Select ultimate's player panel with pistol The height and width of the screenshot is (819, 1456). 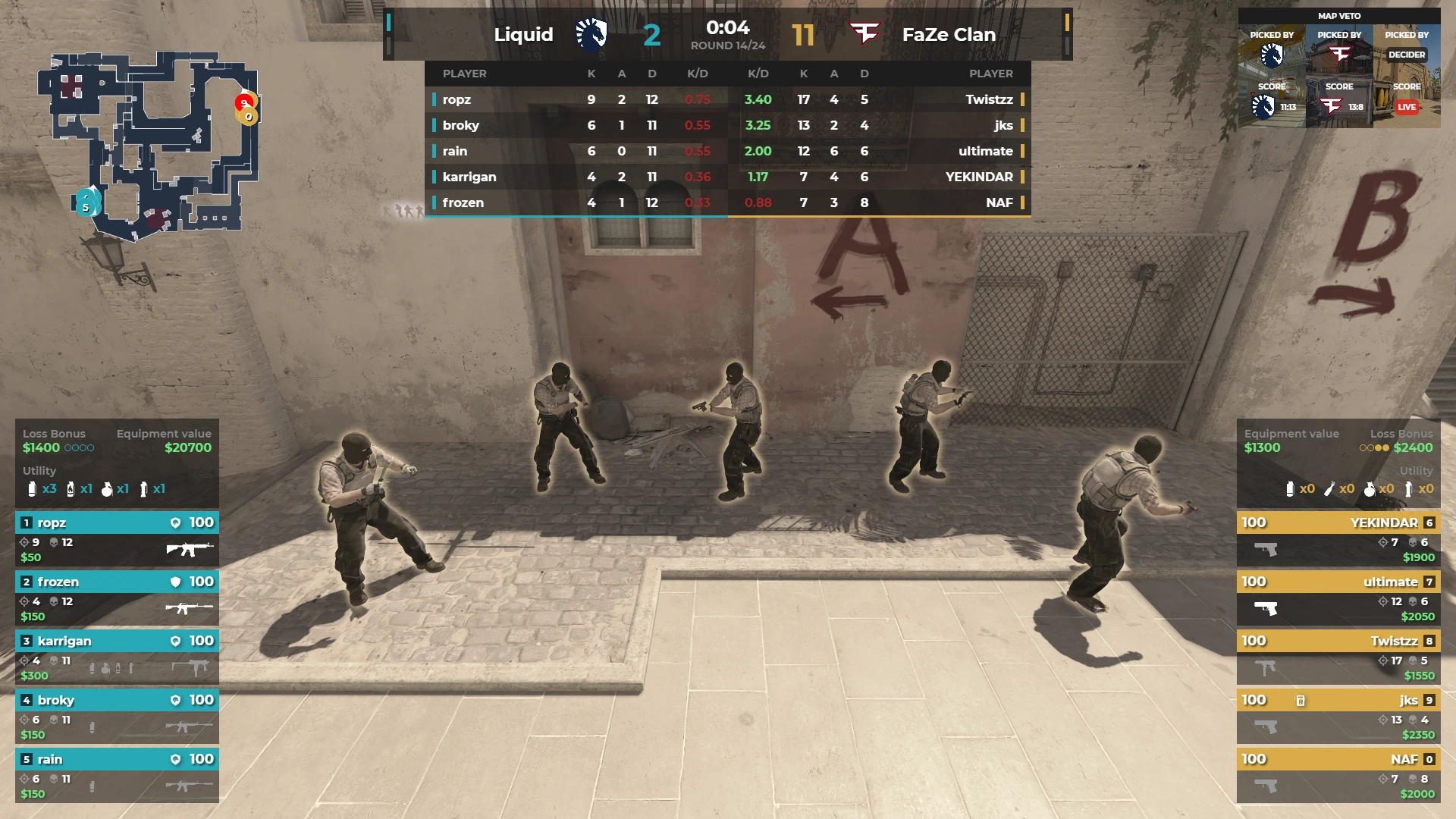click(x=1338, y=598)
